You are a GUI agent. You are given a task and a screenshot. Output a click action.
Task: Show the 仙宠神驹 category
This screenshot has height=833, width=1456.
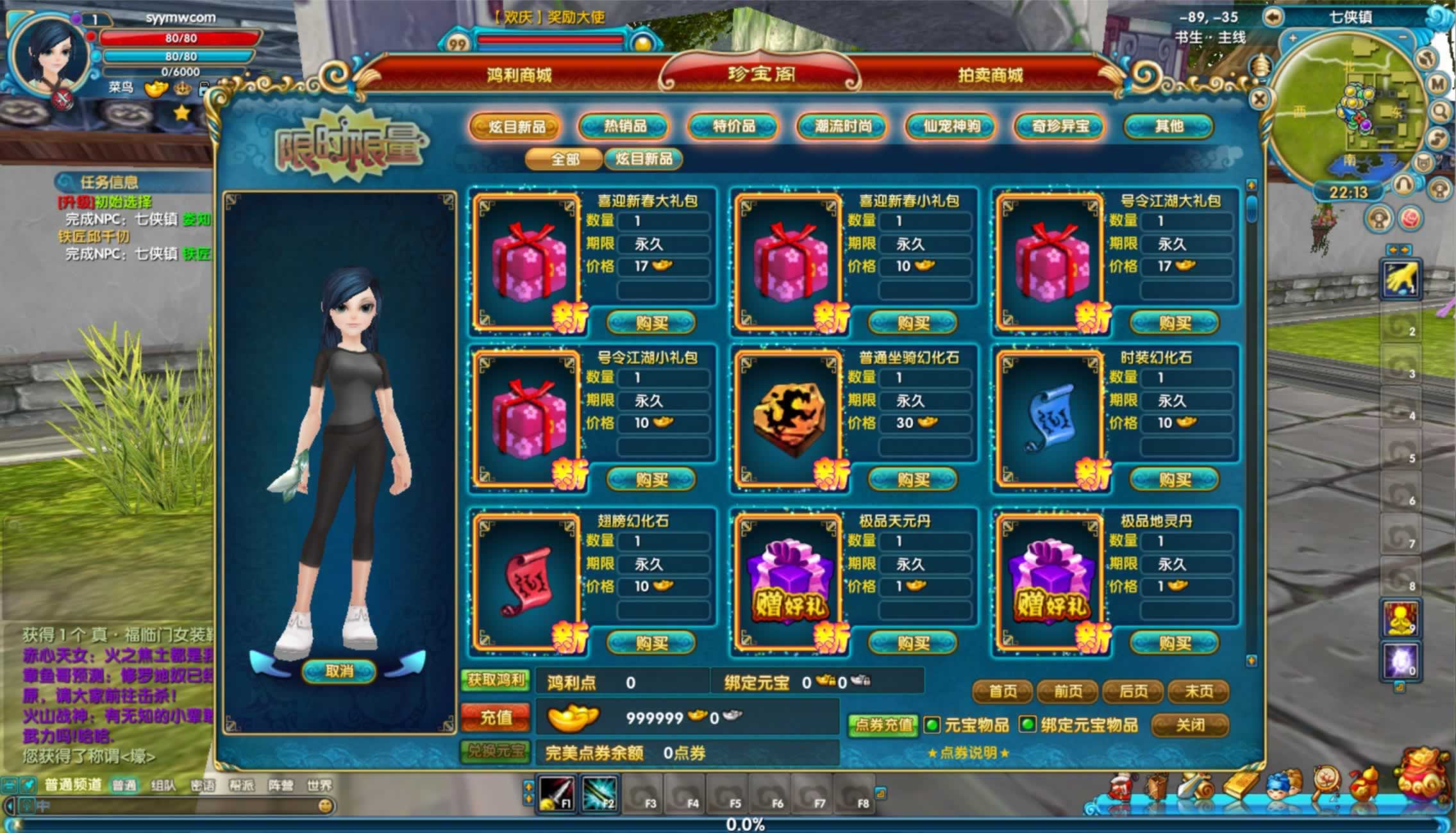(951, 126)
